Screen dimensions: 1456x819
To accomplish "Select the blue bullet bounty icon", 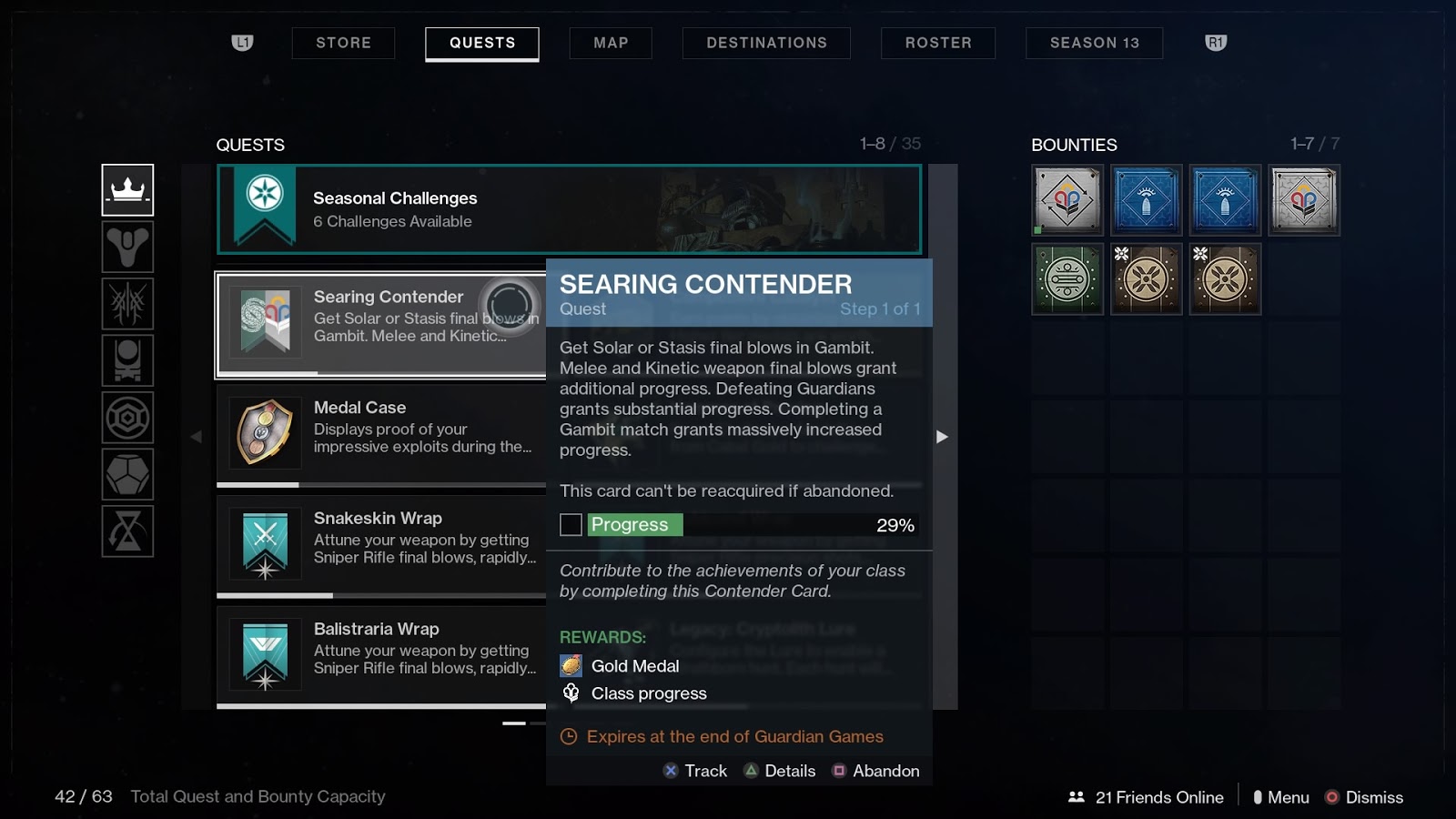I will (1146, 199).
